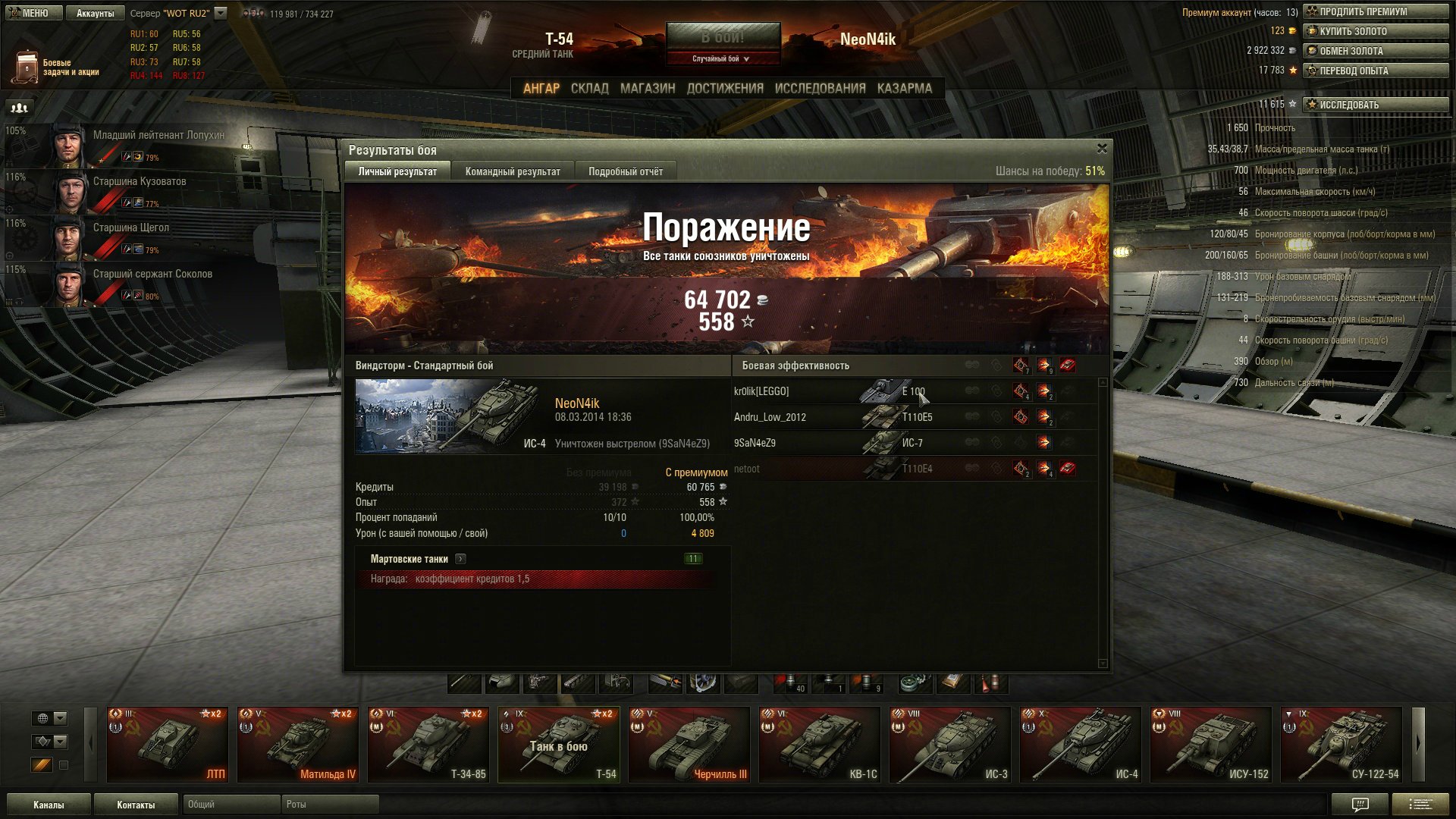Open the Каналы chat button

pos(49,805)
